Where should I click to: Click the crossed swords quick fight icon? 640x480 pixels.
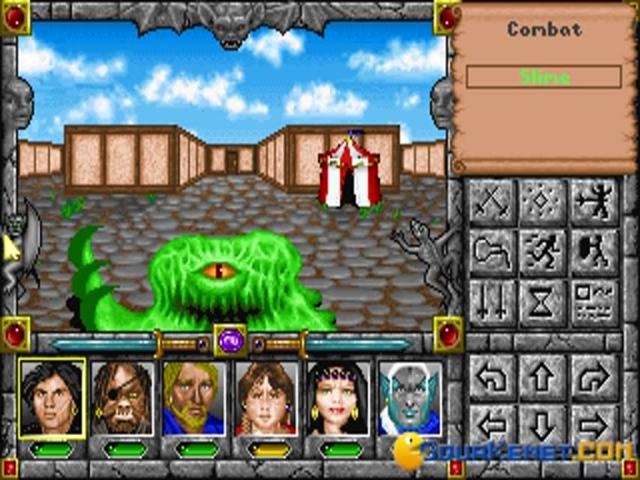click(x=492, y=204)
